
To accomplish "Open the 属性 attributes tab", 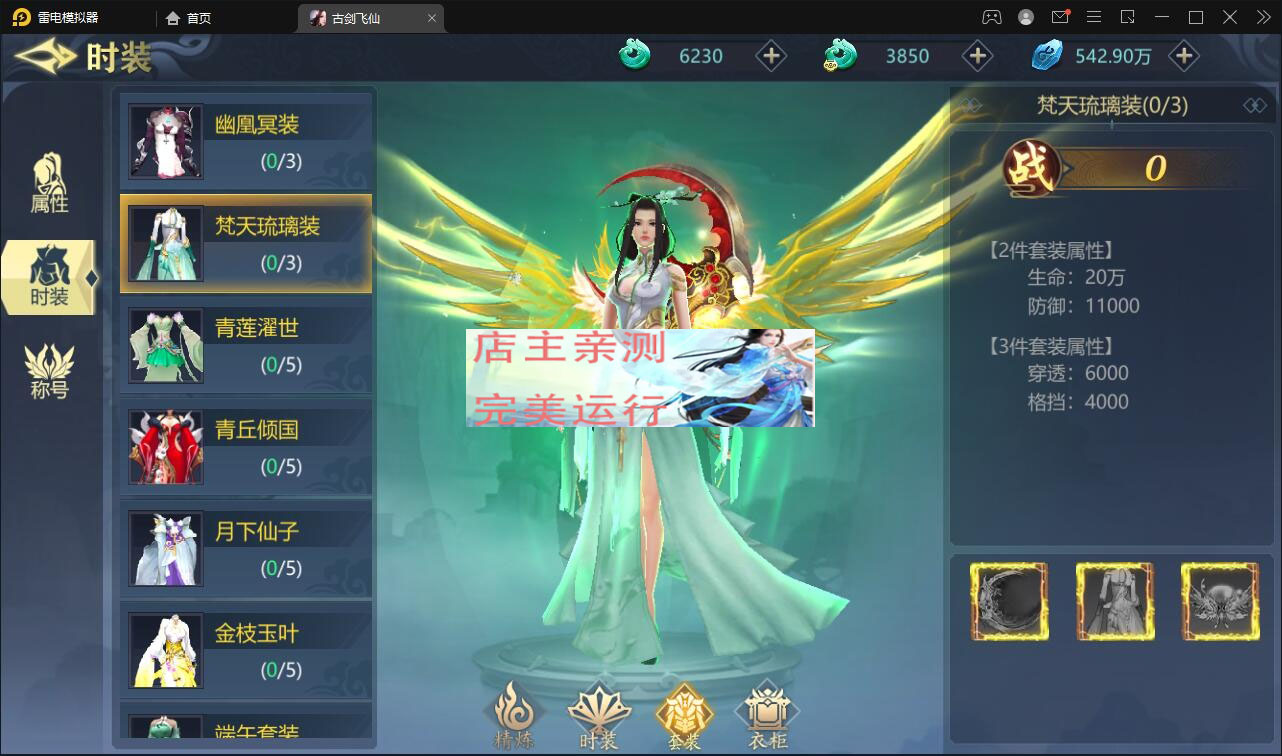I will click(49, 184).
